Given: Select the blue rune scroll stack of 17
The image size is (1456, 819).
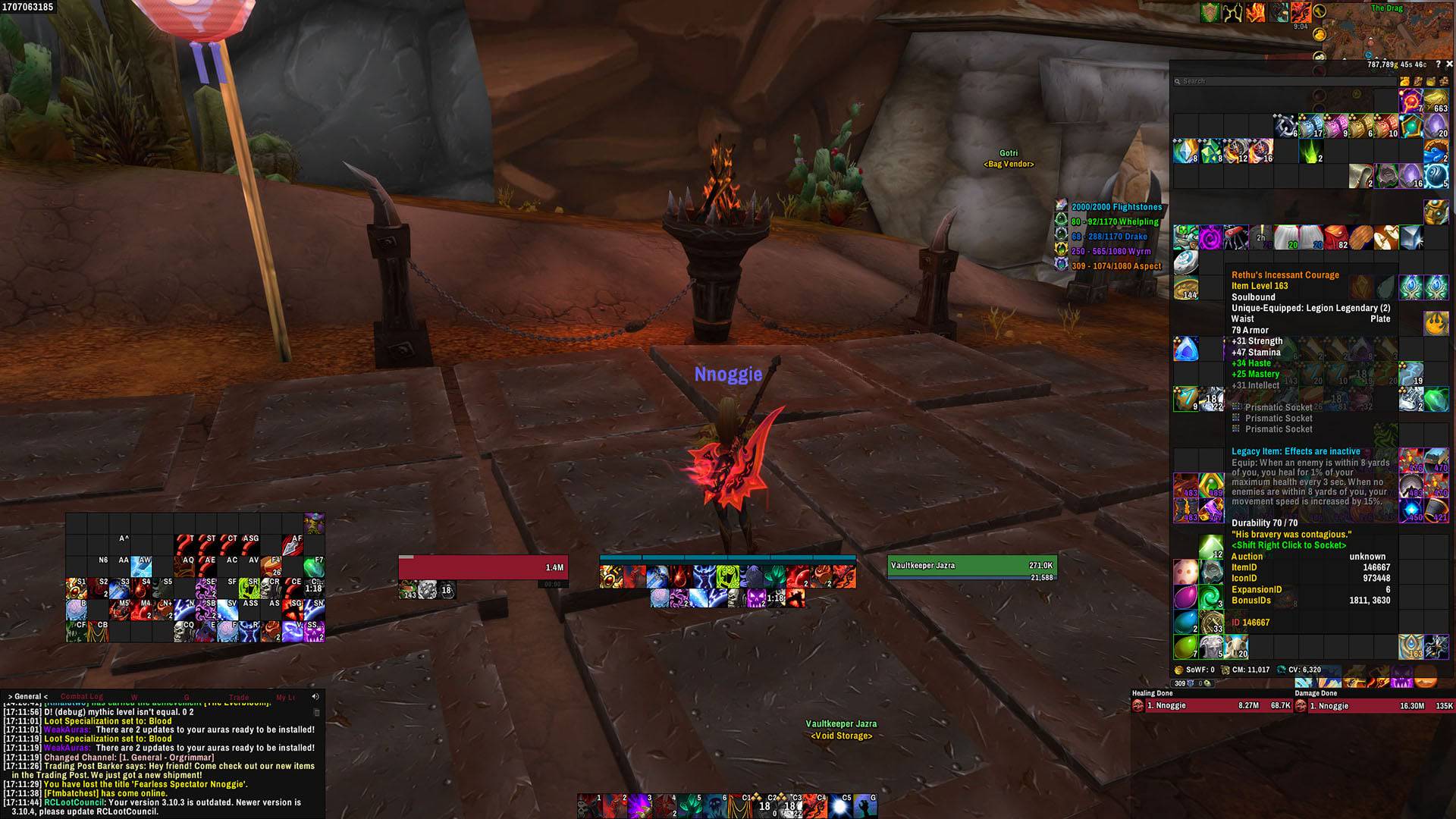Looking at the screenshot, I should point(1310,126).
